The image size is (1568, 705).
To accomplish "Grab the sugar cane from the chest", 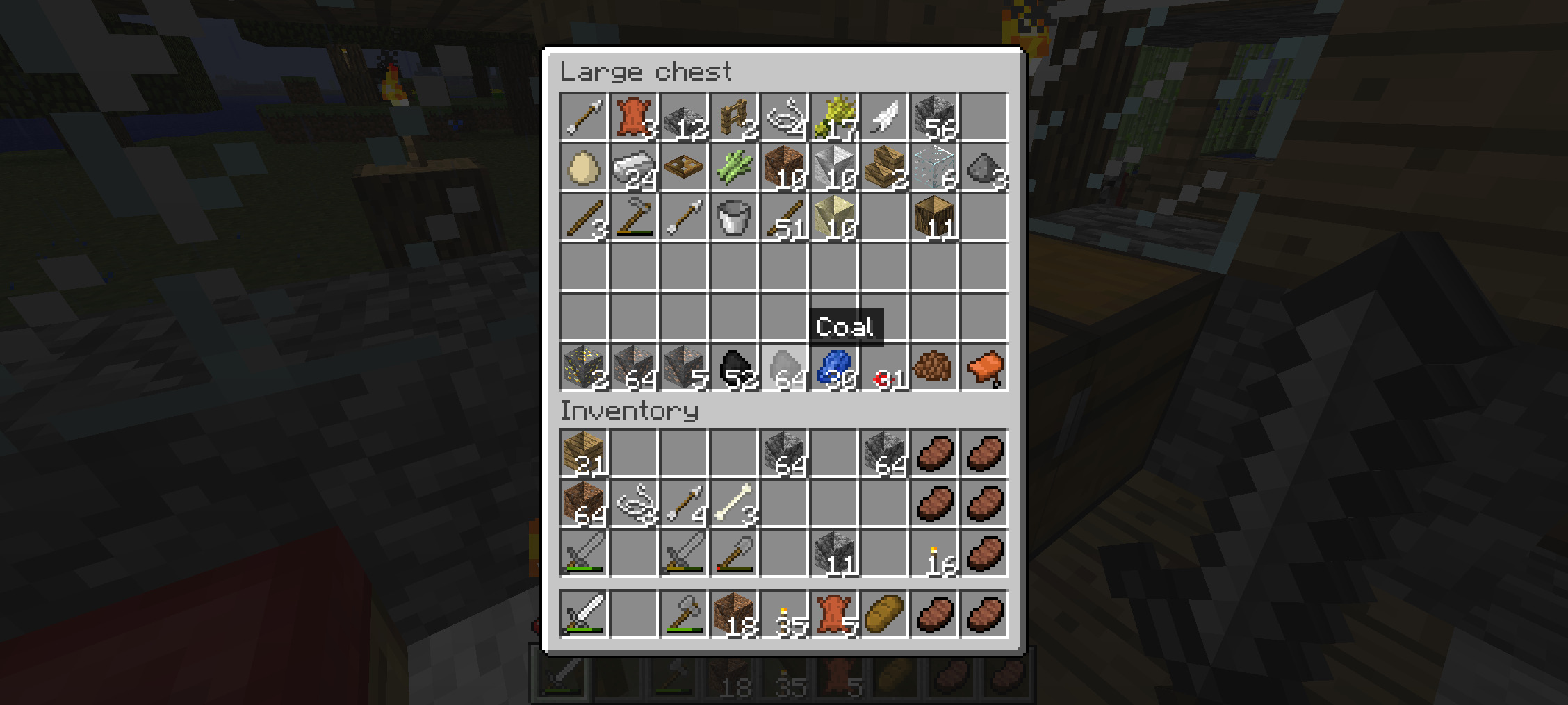I will (734, 167).
